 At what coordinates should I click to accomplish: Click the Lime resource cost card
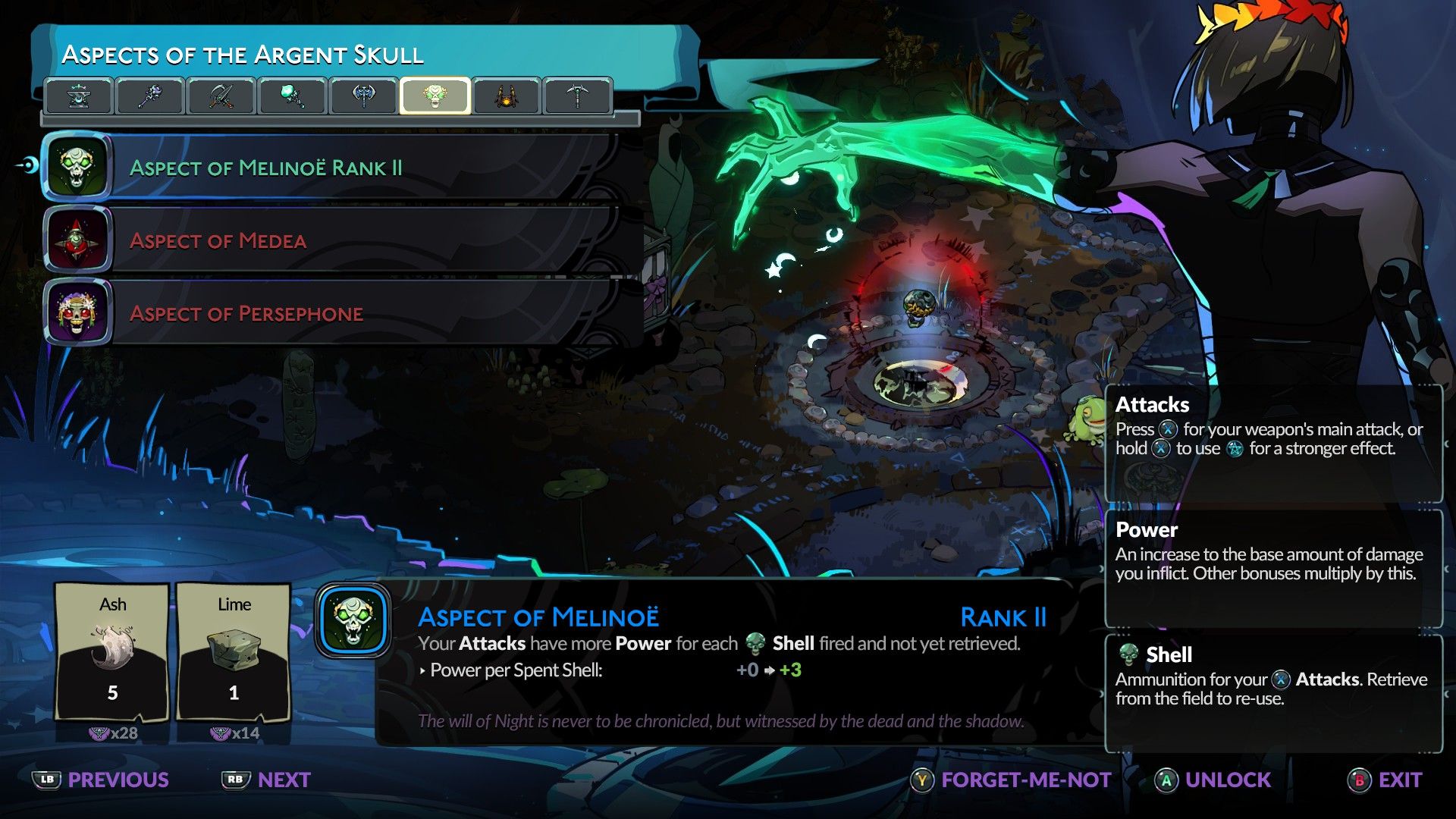[x=234, y=652]
